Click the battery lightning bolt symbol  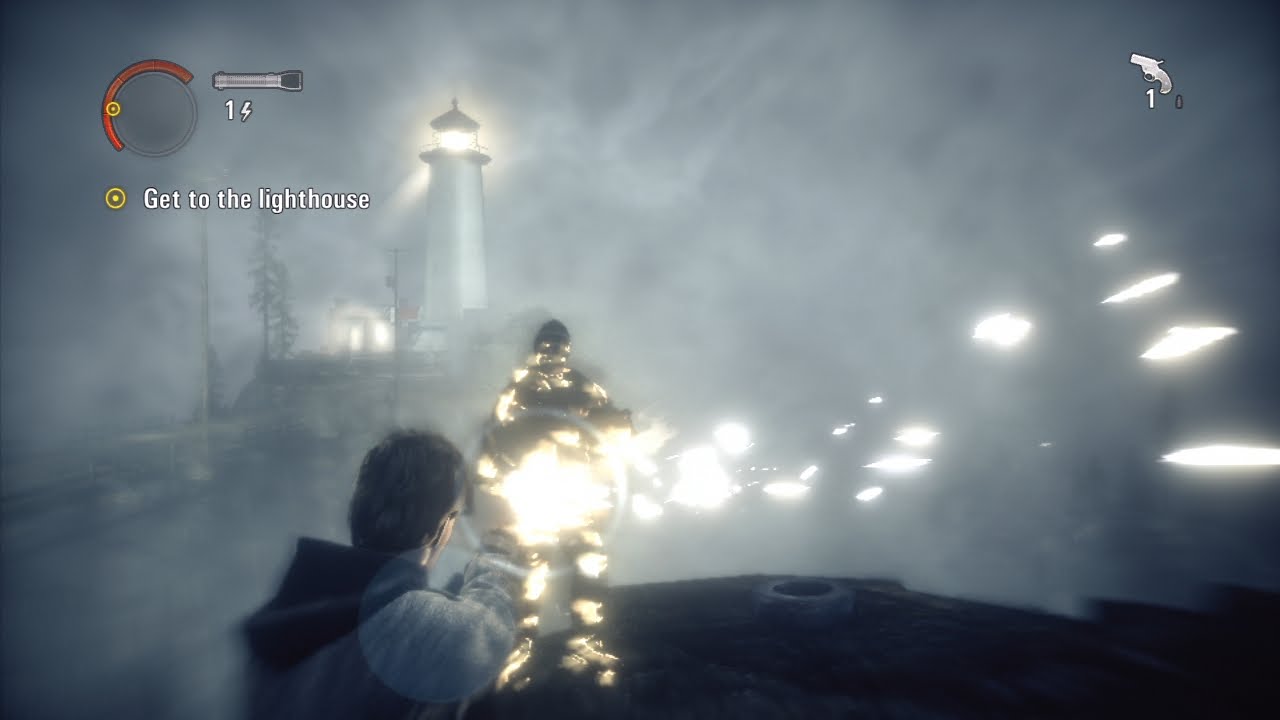(x=245, y=110)
